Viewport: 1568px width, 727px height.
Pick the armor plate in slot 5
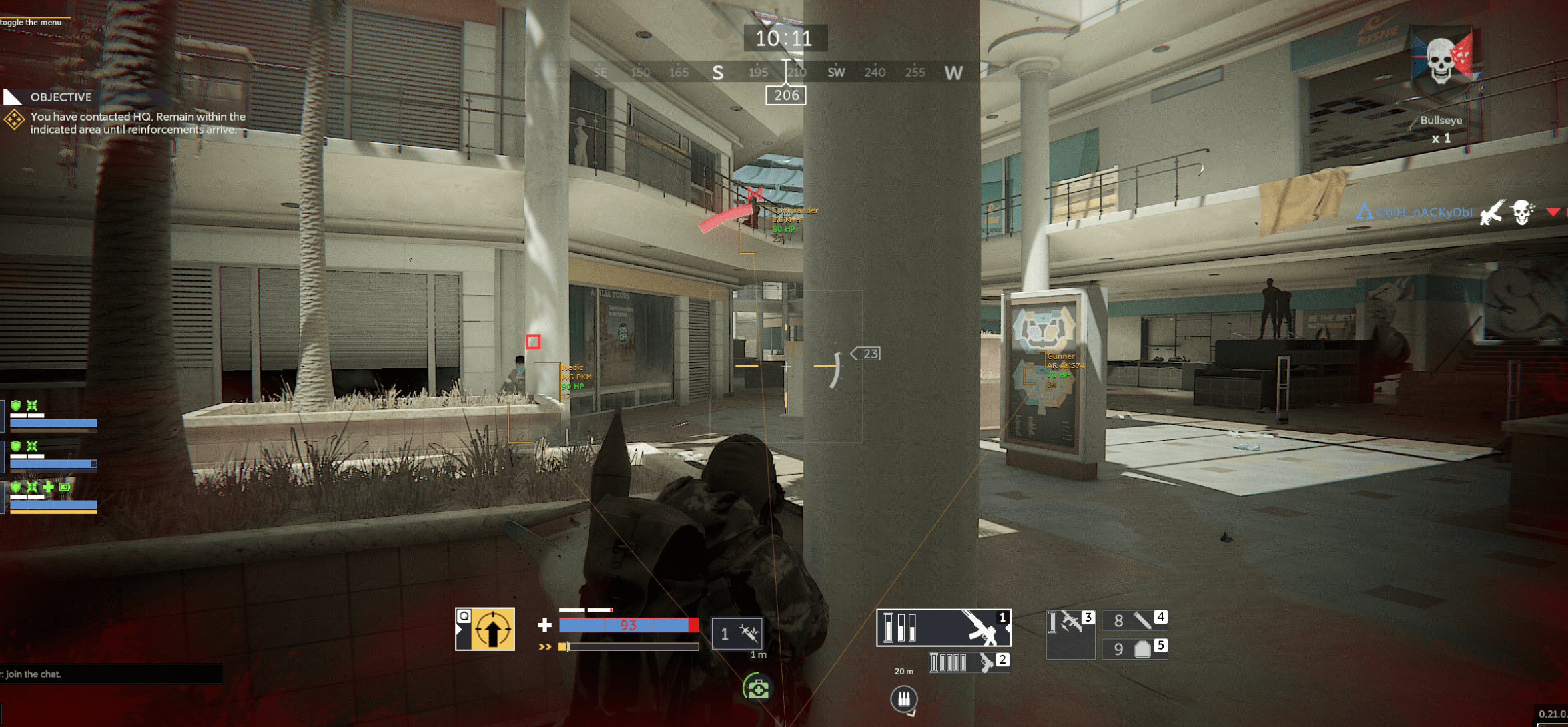1134,648
